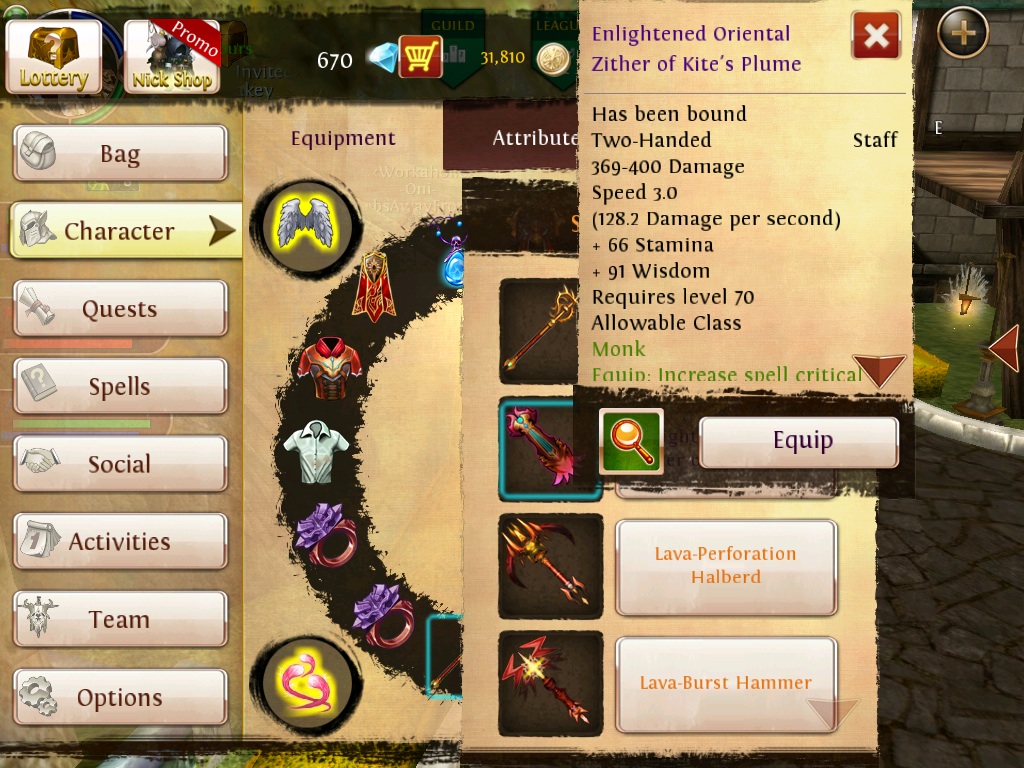Open the Quests menu
This screenshot has height=768, width=1024.
(120, 309)
